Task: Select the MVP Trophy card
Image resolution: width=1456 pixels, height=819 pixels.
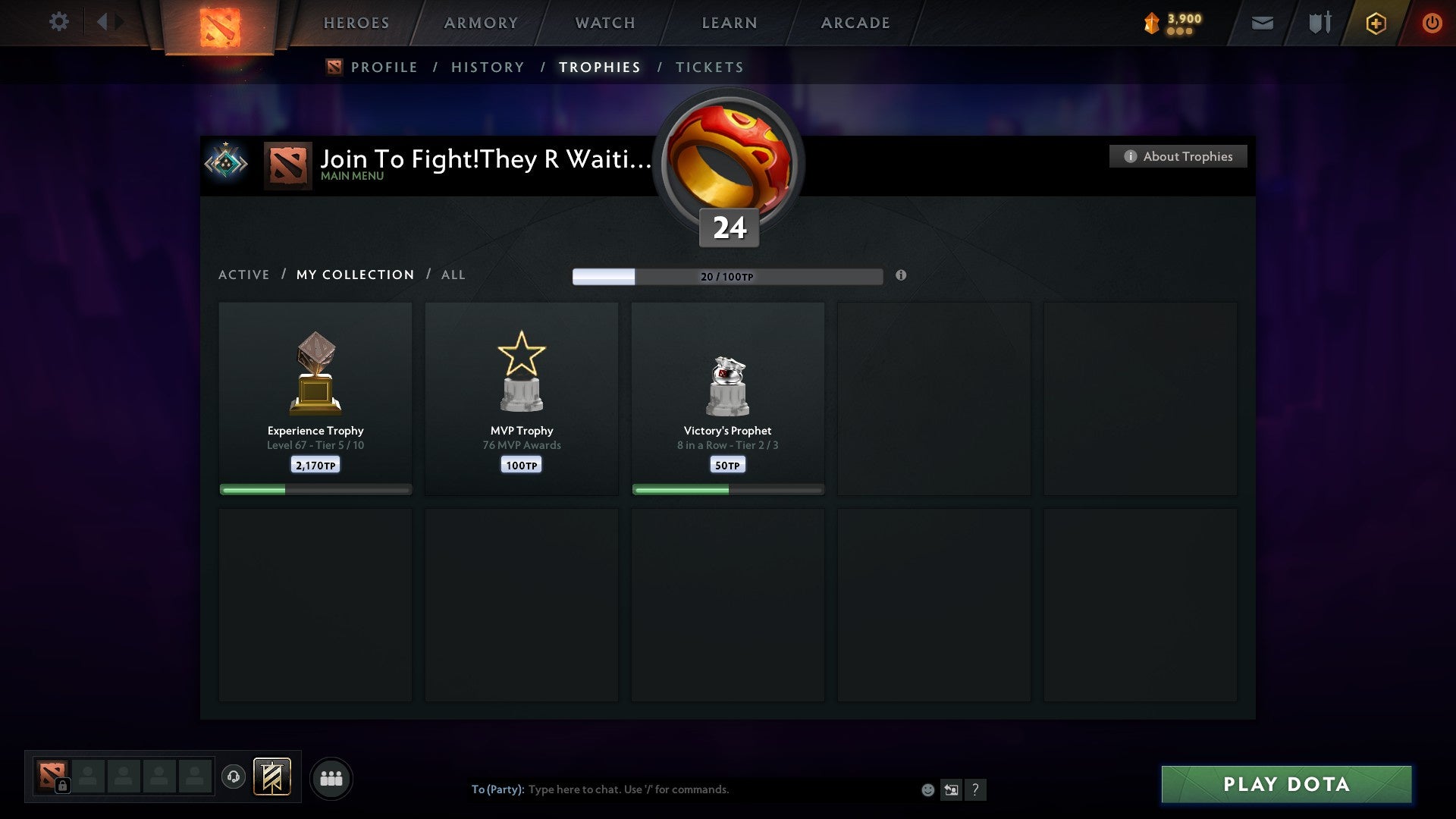Action: click(521, 394)
